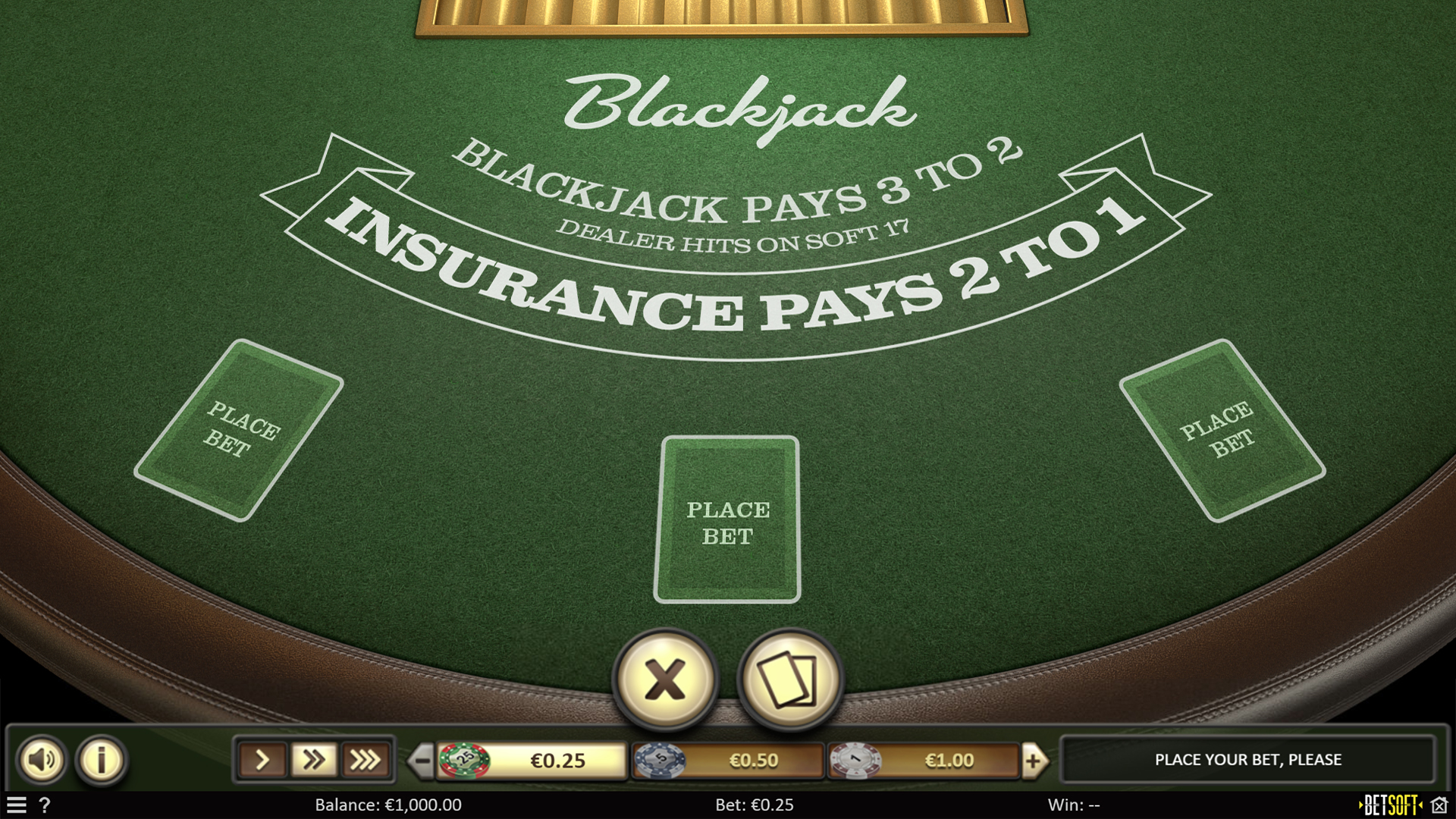1456x819 pixels.
Task: Open the hamburger menu in the status bar
Action: pos(17,806)
